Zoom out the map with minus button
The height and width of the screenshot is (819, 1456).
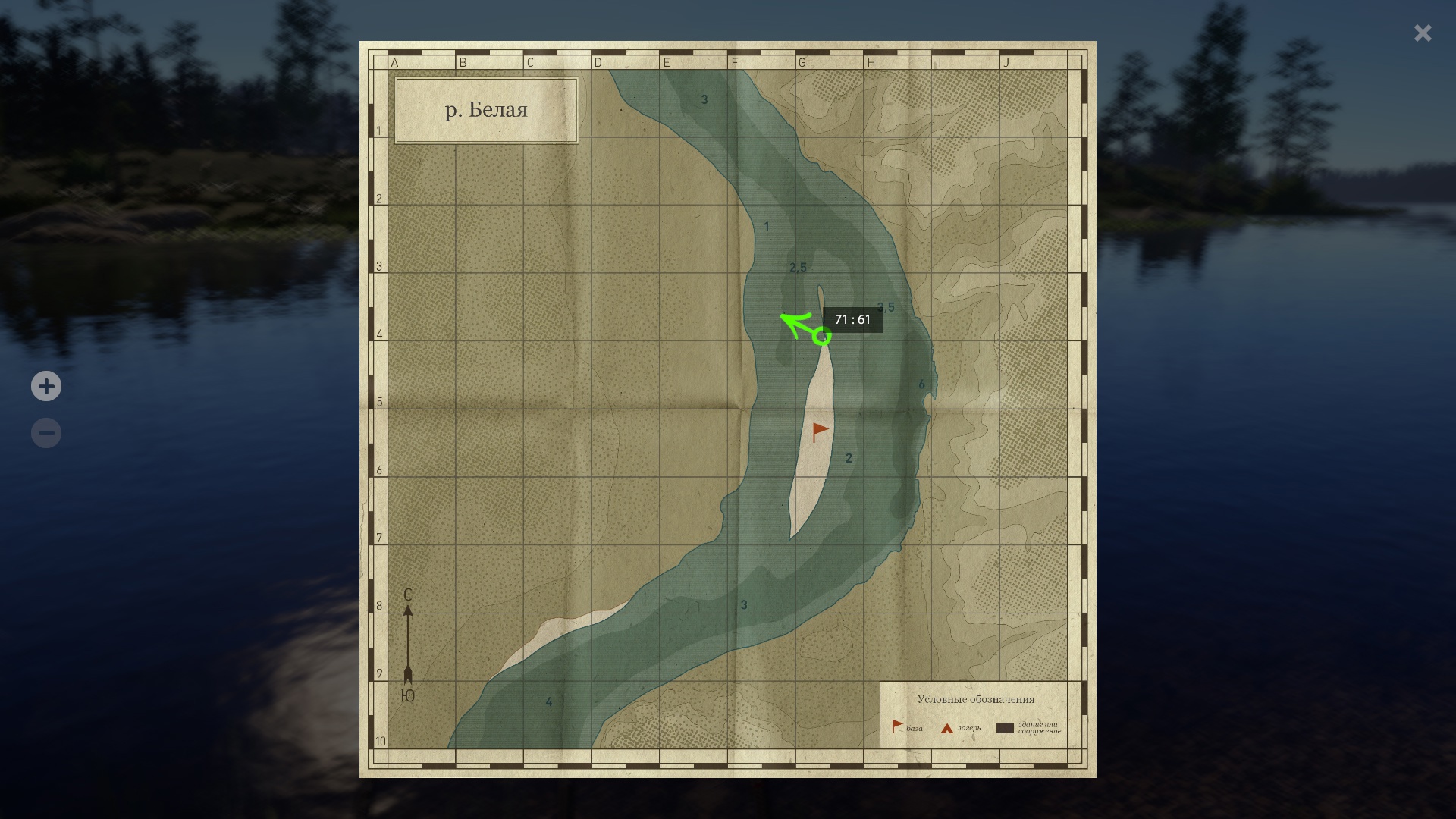46,433
